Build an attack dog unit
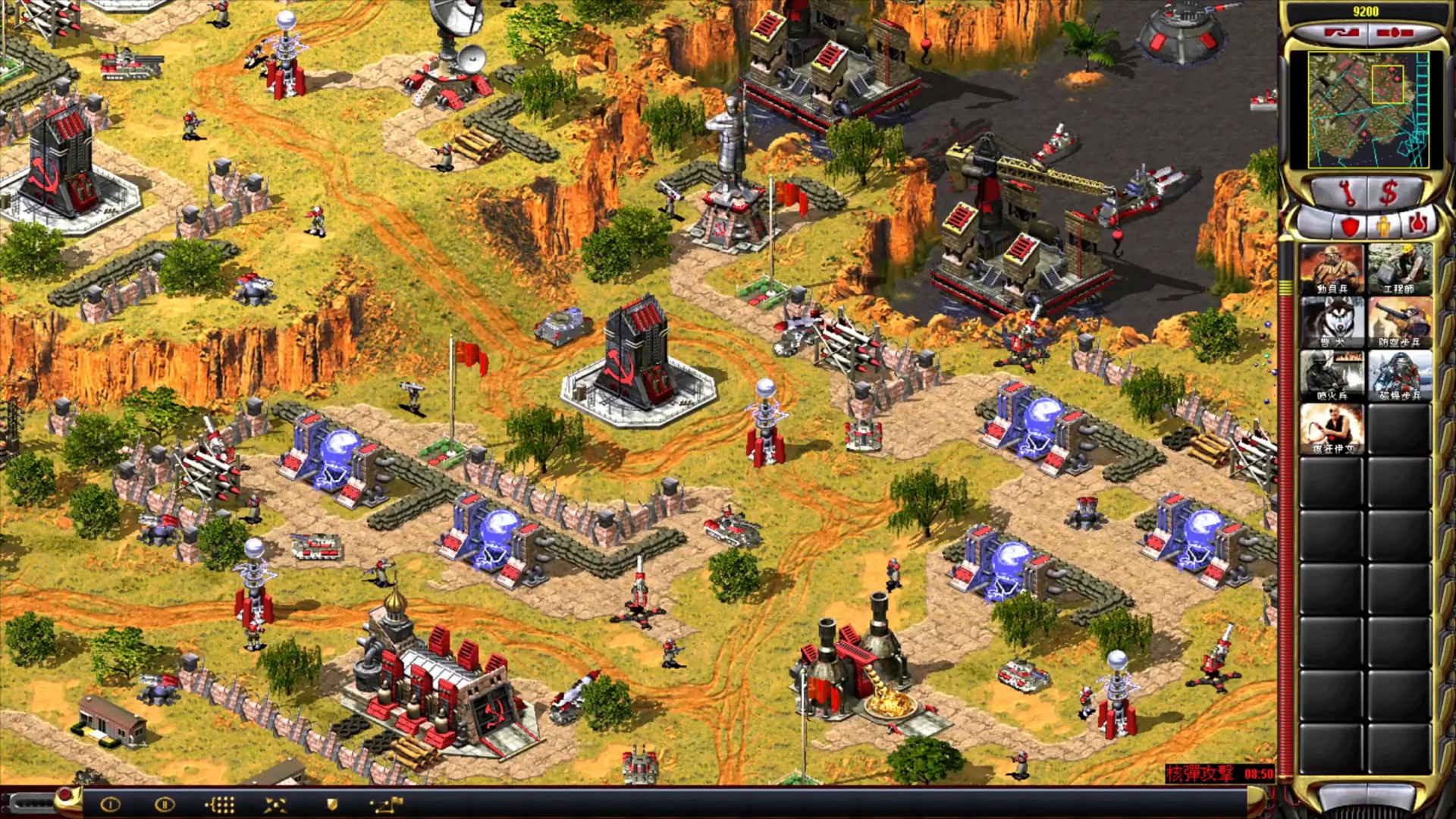The width and height of the screenshot is (1456, 819). pos(1332,322)
